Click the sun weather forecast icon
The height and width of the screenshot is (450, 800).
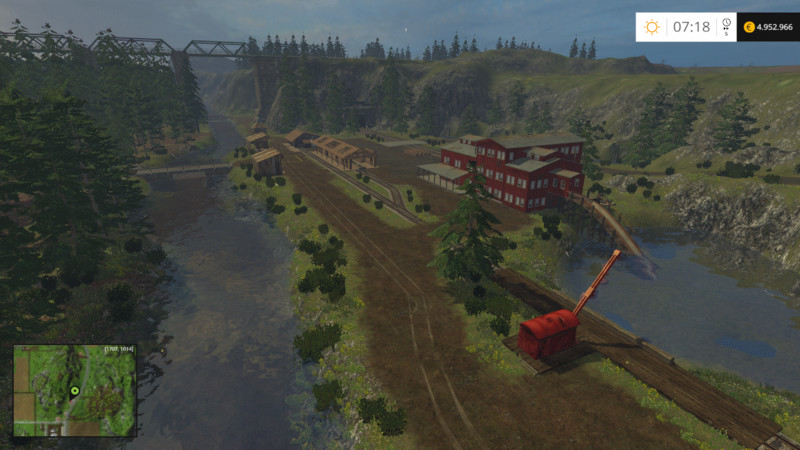[x=652, y=27]
